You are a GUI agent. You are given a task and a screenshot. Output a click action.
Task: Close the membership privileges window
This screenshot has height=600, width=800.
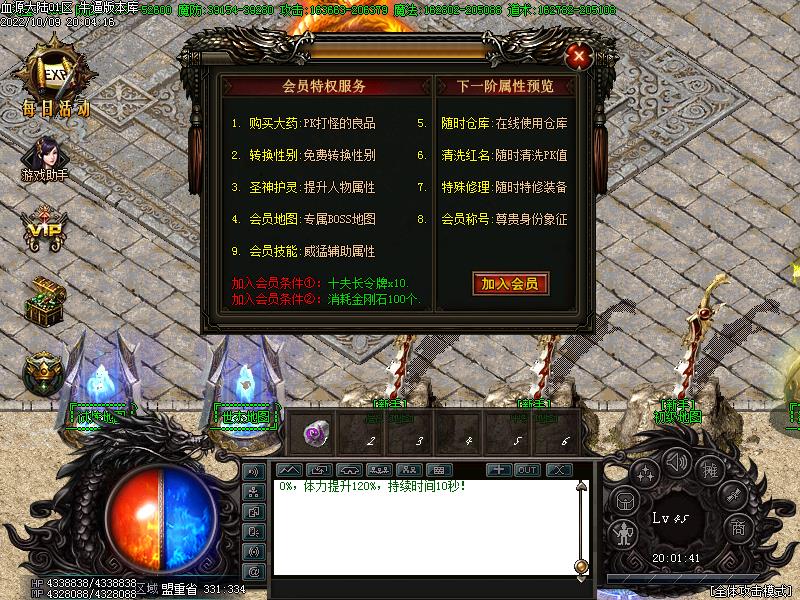pyautogui.click(x=578, y=56)
